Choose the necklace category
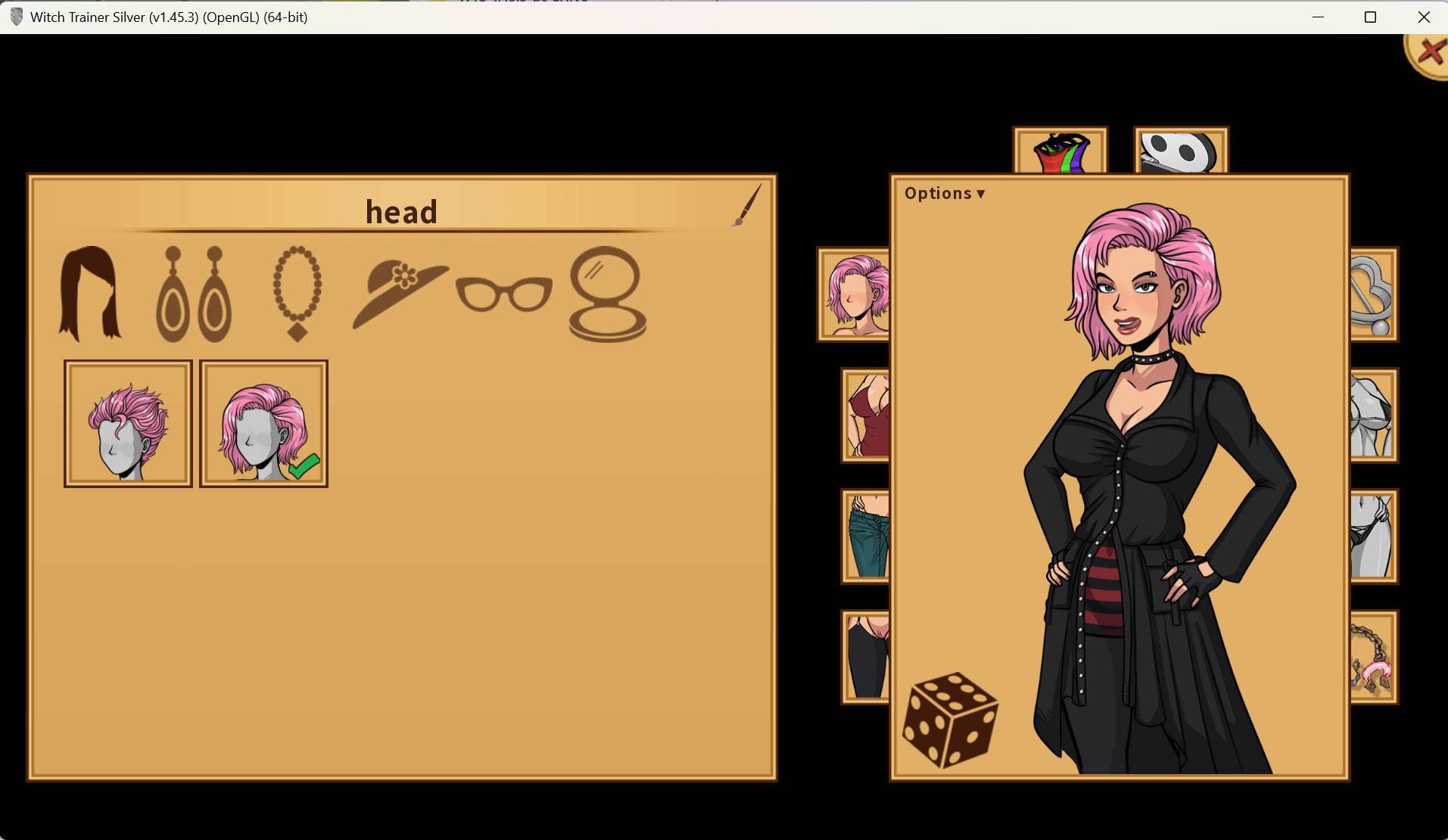 (297, 293)
